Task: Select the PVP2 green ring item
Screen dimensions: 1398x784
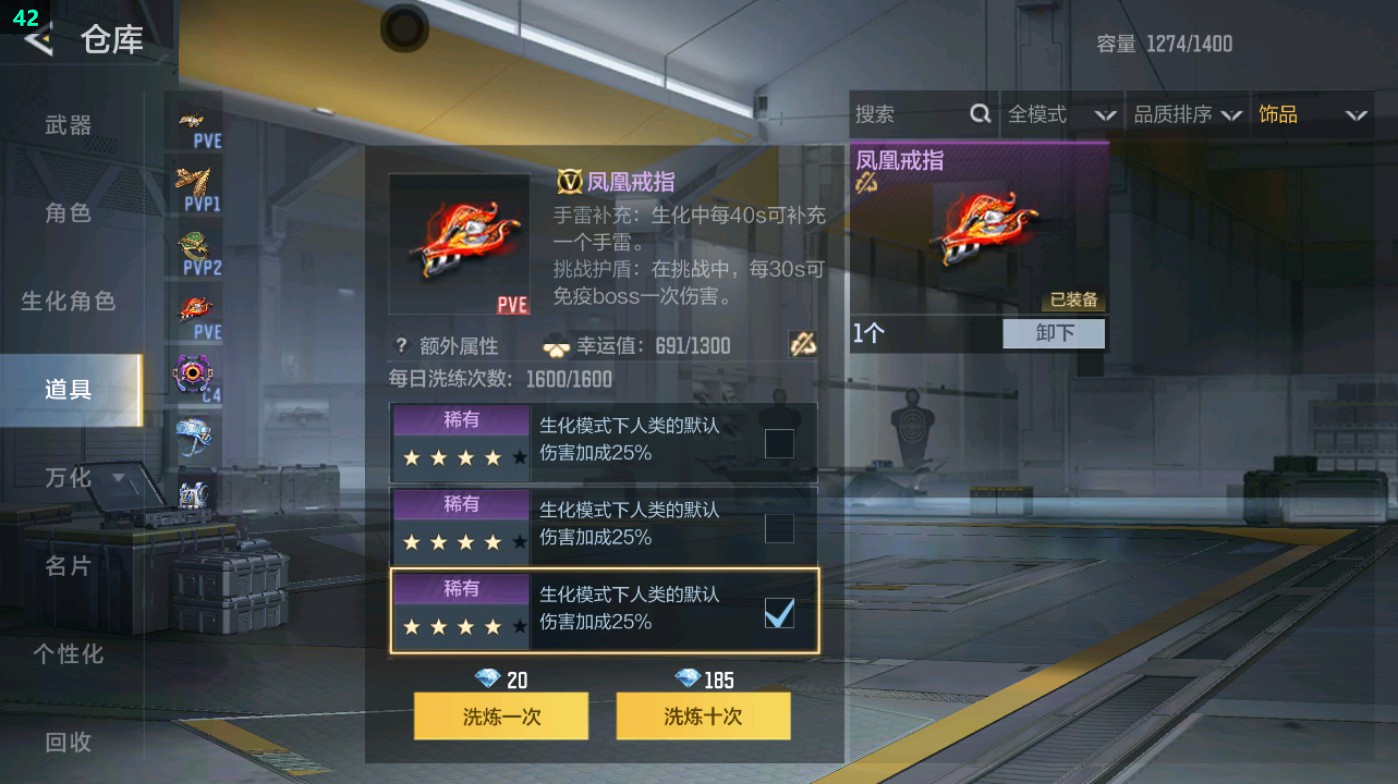Action: click(195, 243)
